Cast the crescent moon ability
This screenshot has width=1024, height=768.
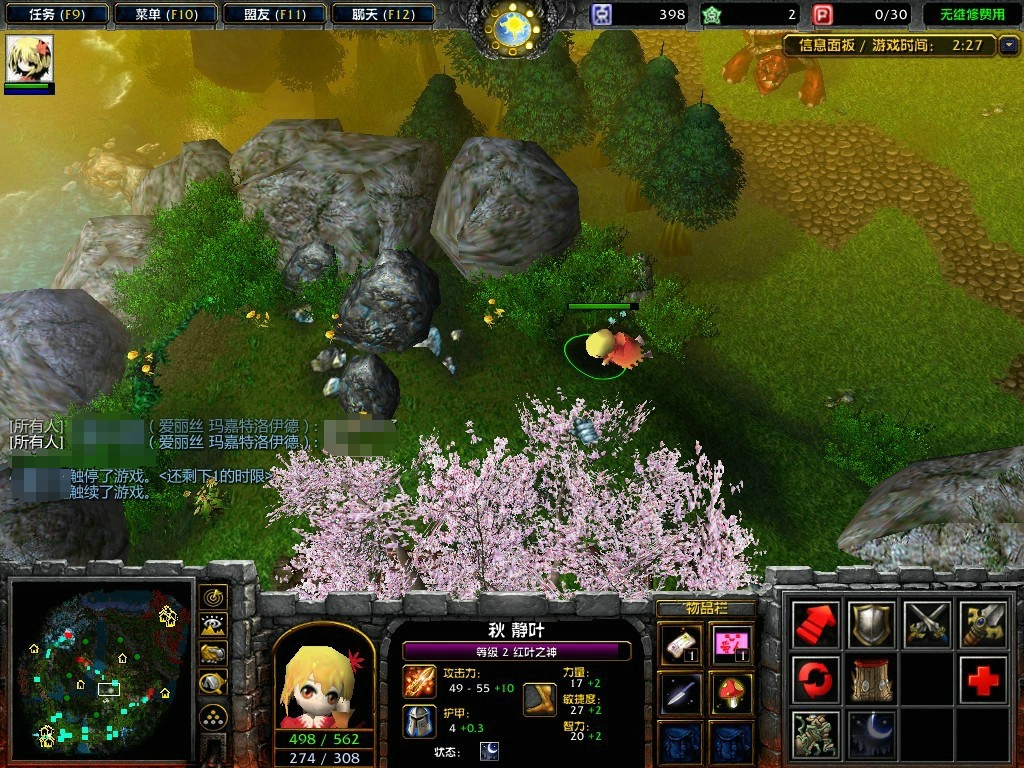click(x=871, y=735)
